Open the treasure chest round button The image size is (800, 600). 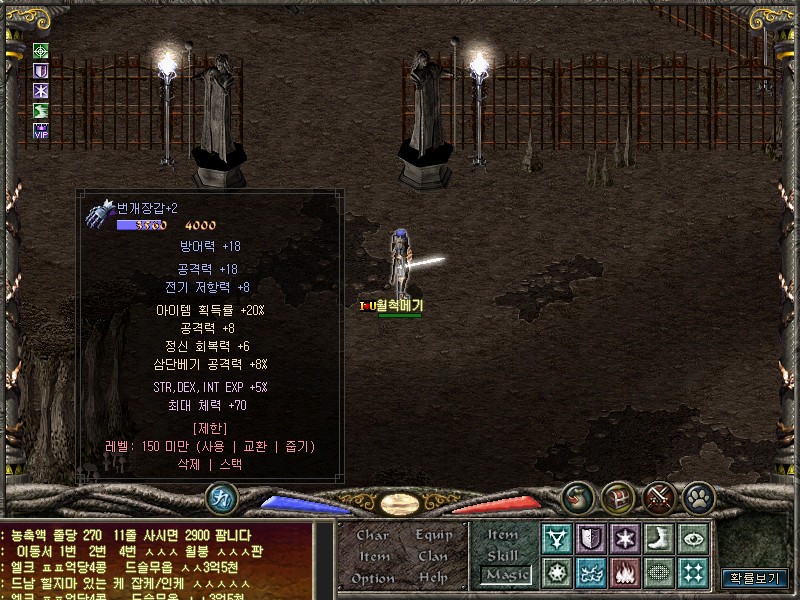[x=617, y=496]
